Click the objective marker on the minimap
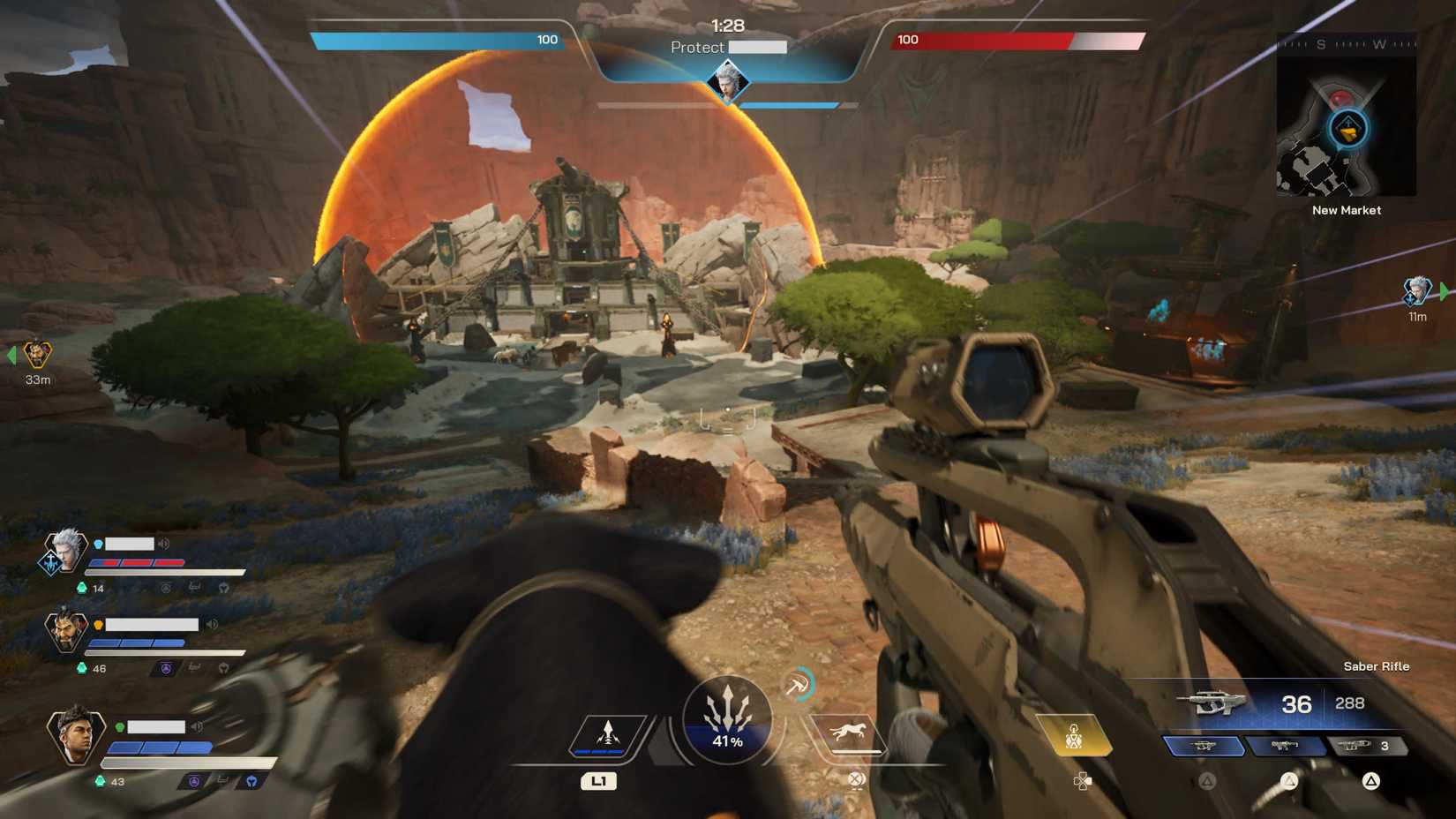 pyautogui.click(x=1347, y=131)
